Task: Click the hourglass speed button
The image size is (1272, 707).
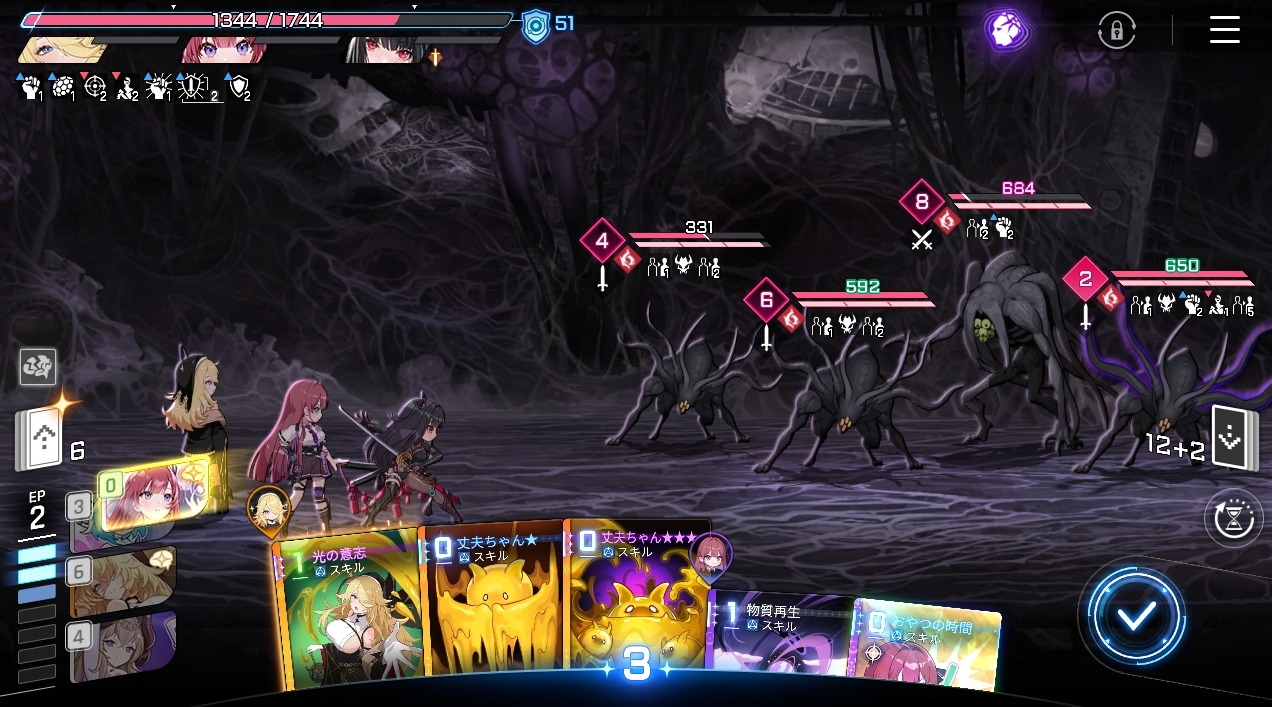Action: coord(1233,519)
